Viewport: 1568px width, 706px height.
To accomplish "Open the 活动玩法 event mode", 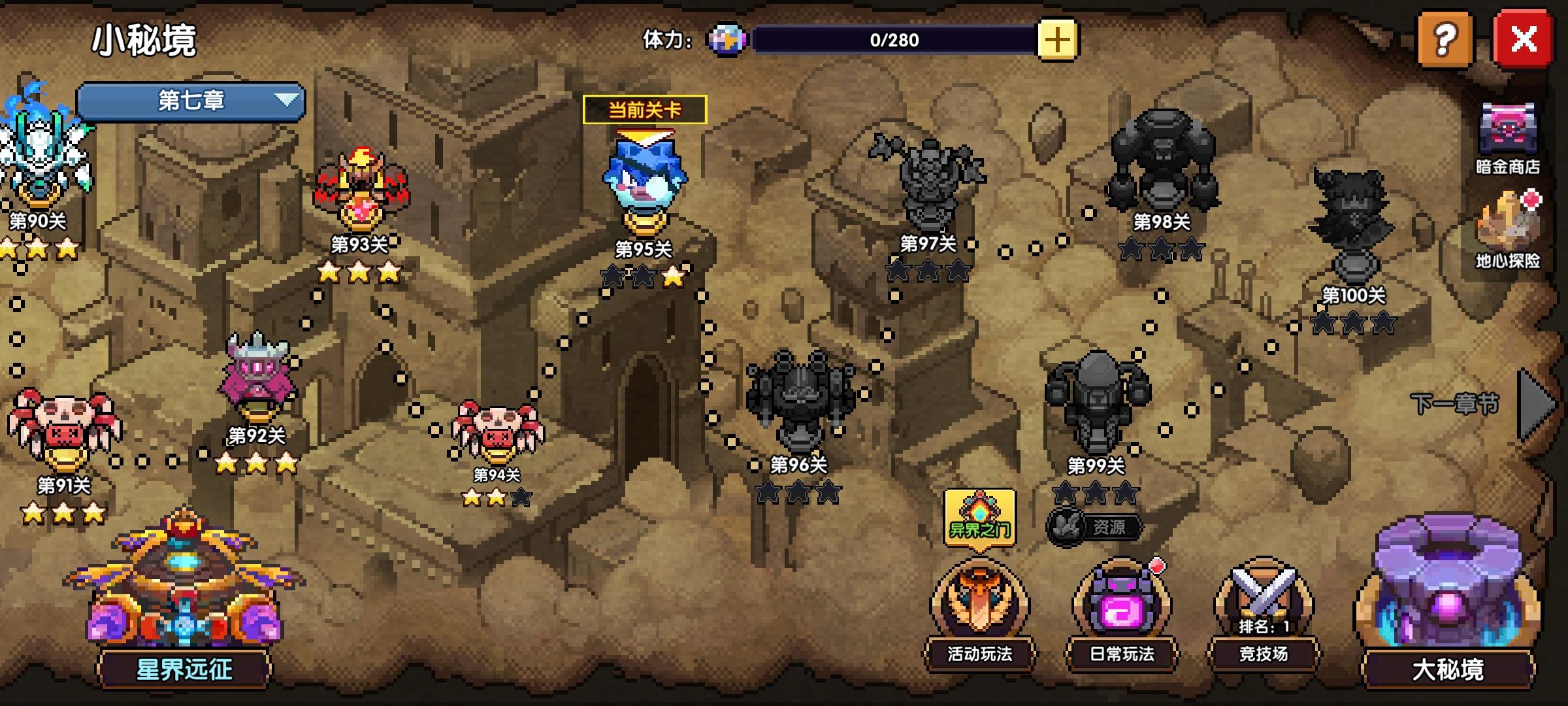I will pos(979,614).
